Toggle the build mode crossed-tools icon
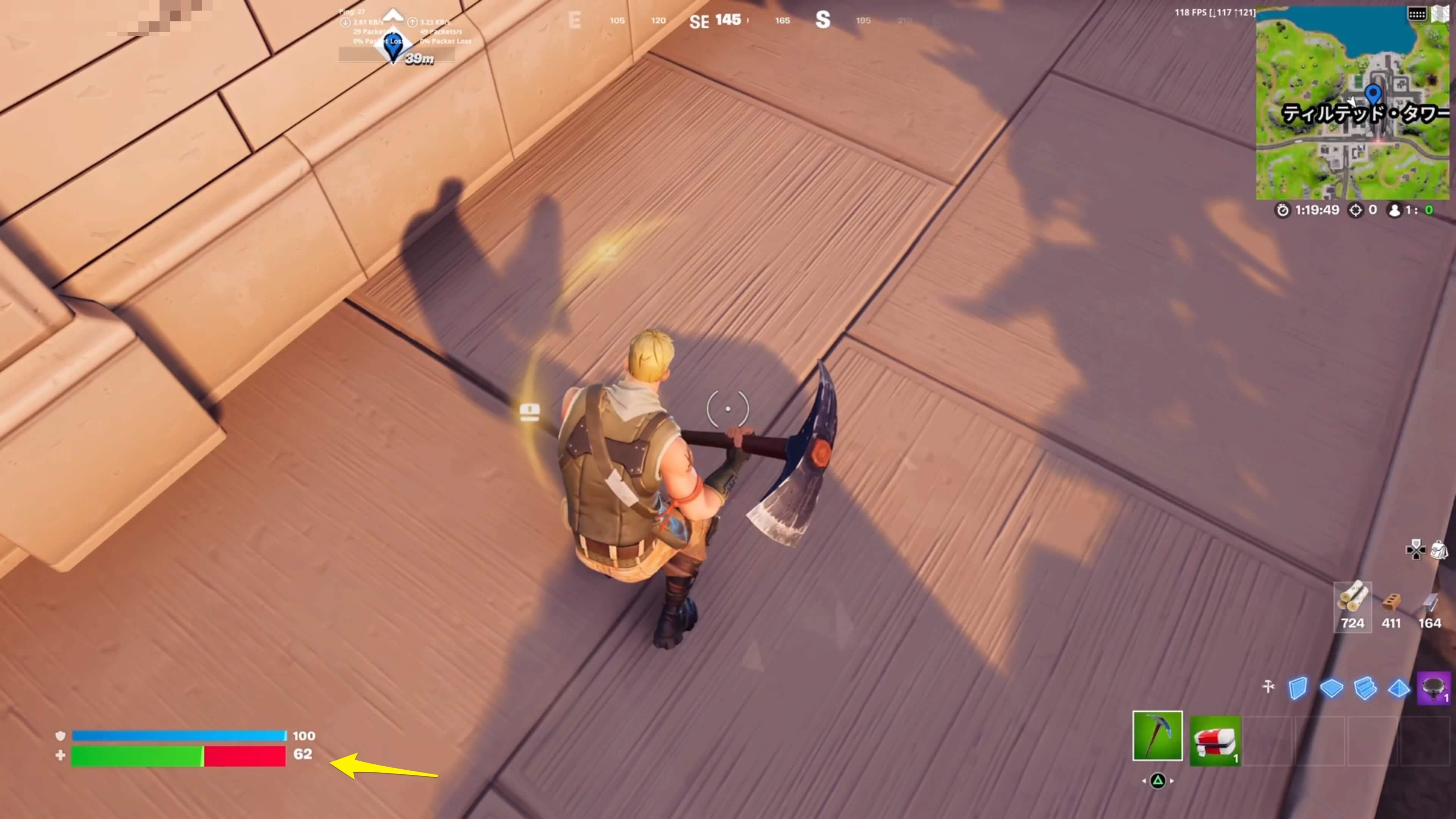 pos(1268,687)
